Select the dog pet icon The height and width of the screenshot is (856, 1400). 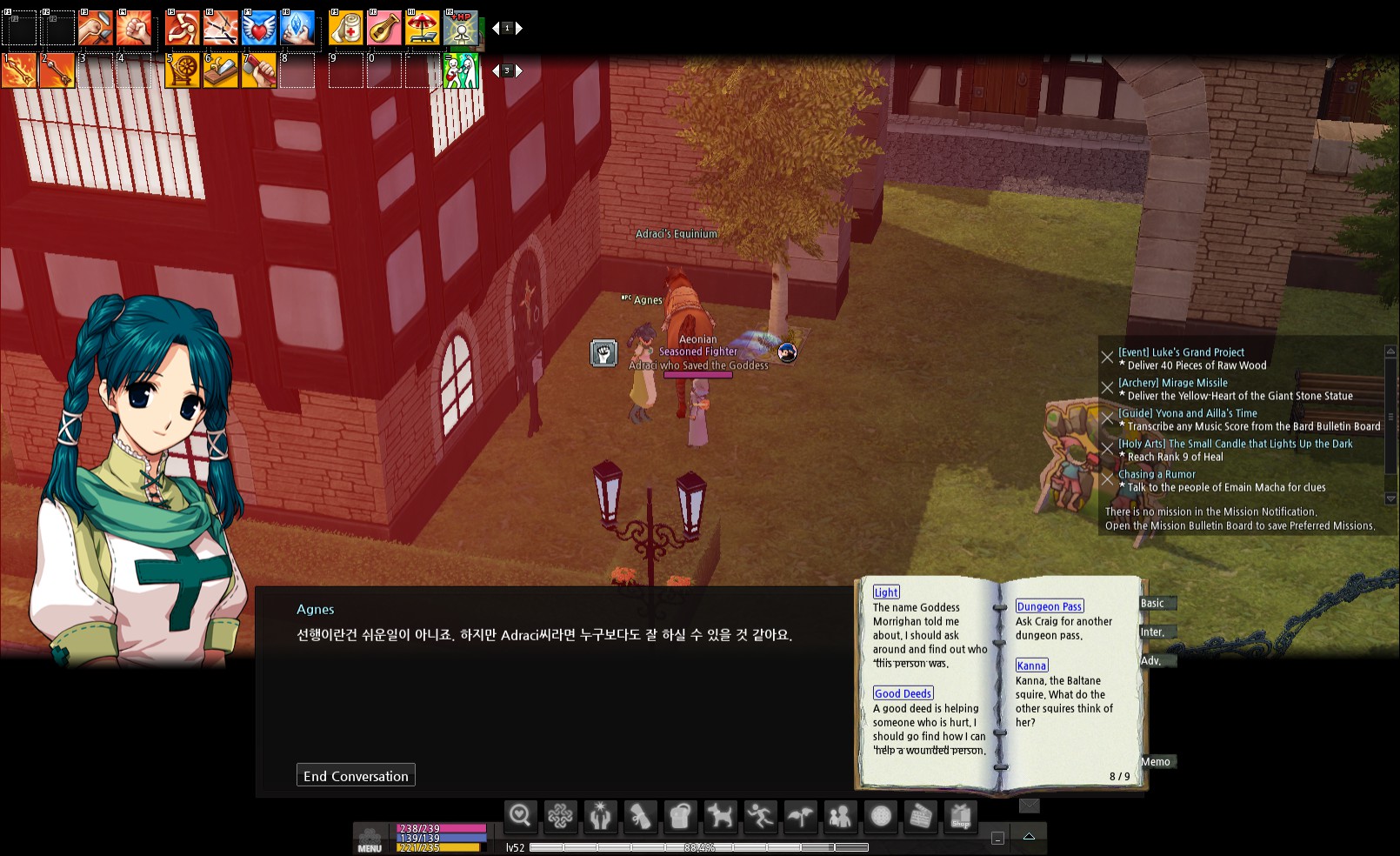tap(719, 817)
